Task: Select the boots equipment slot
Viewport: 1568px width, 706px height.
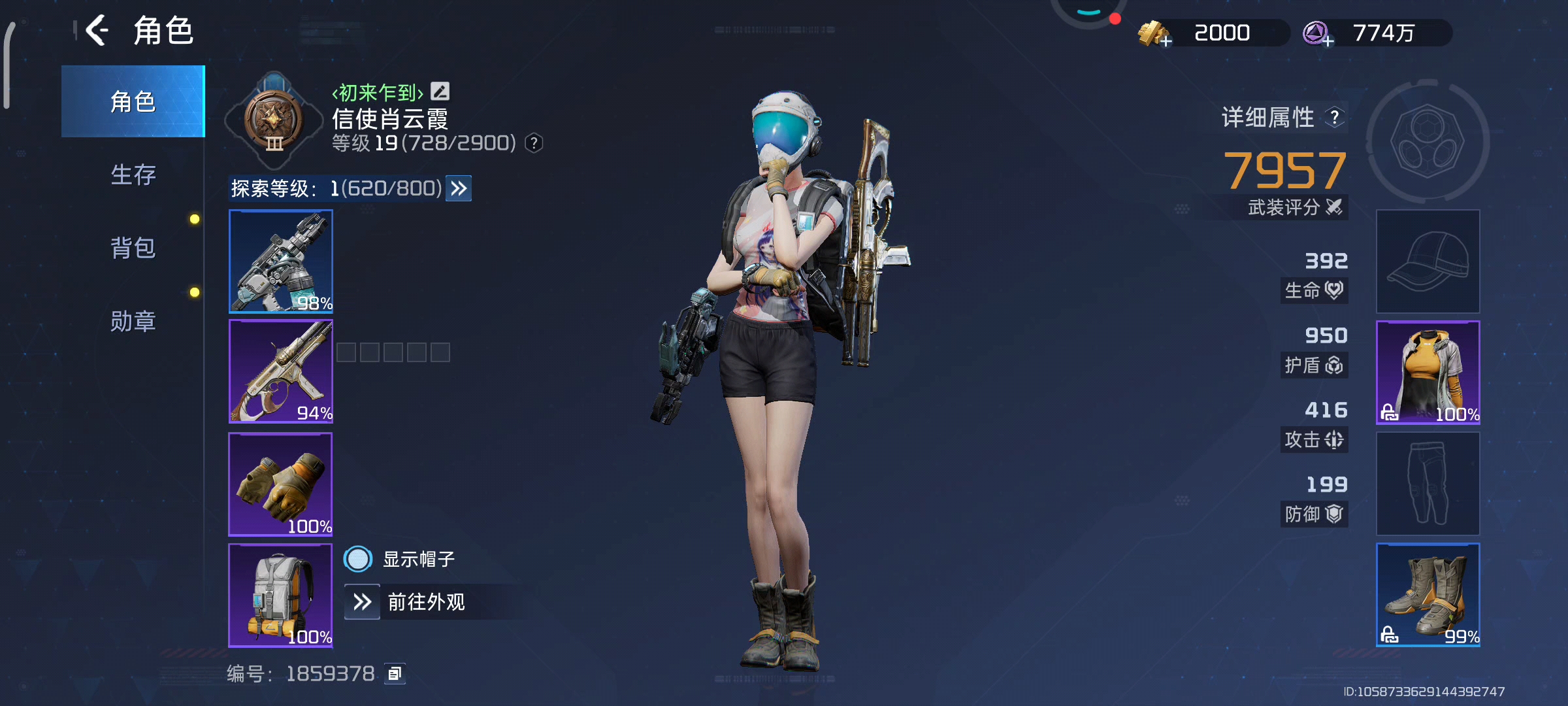Action: (x=1428, y=595)
